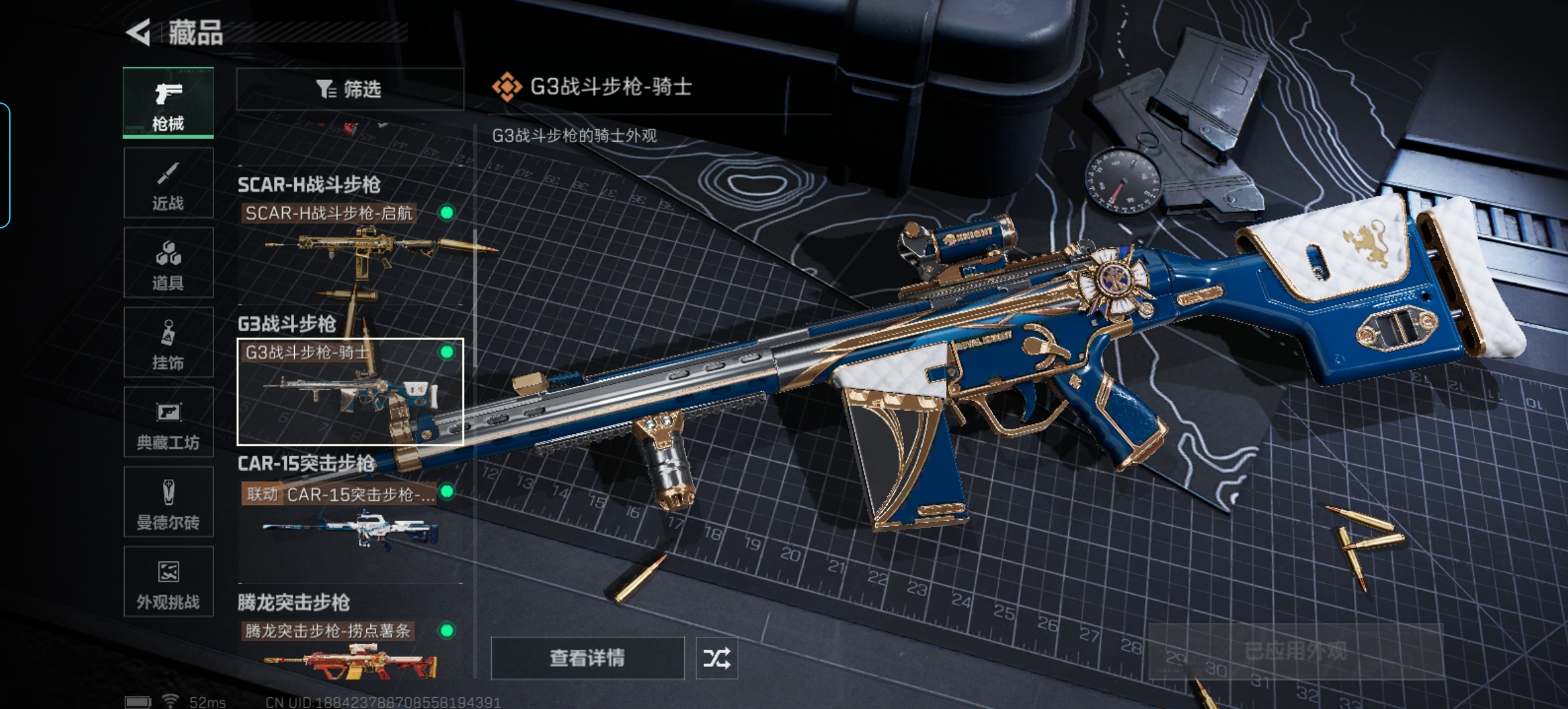Pick the 腾龙突击步枪-捞点薯条 skin
Image resolution: width=1568 pixels, height=709 pixels.
(349, 653)
